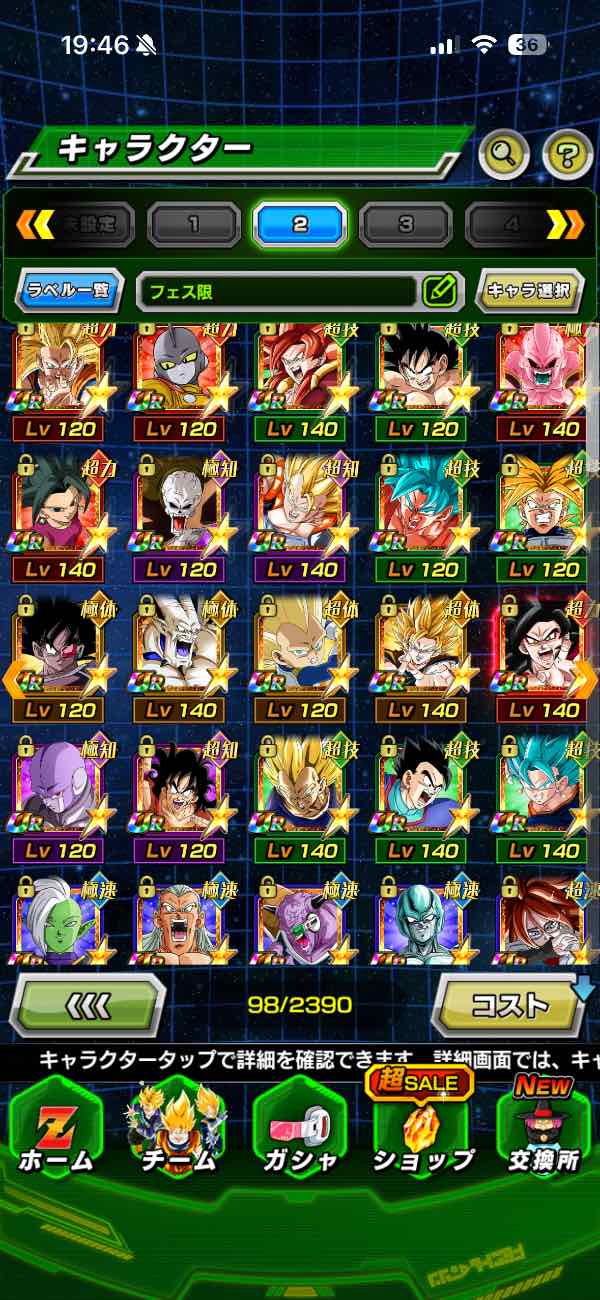600x1300 pixels.
Task: Show previous label tabs with left arrows
Action: pos(35,224)
